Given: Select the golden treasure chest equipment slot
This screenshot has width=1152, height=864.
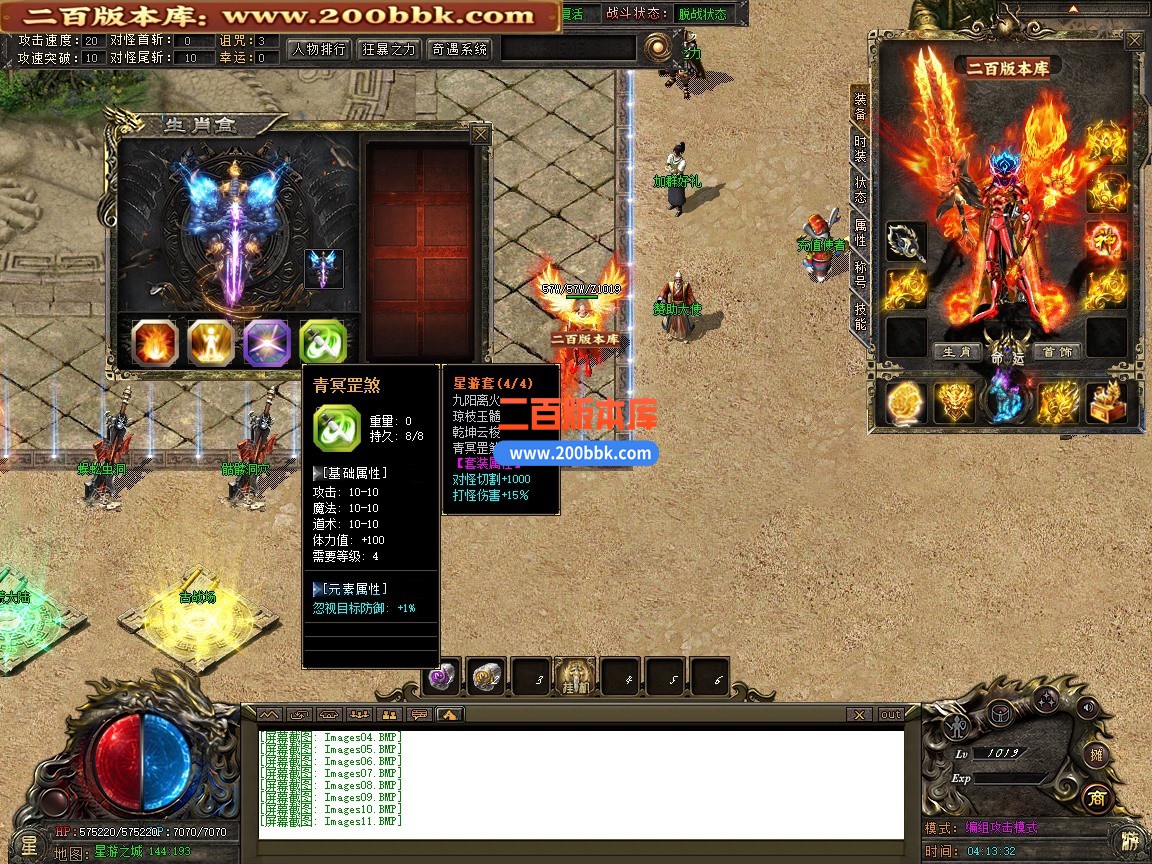Looking at the screenshot, I should (1106, 402).
